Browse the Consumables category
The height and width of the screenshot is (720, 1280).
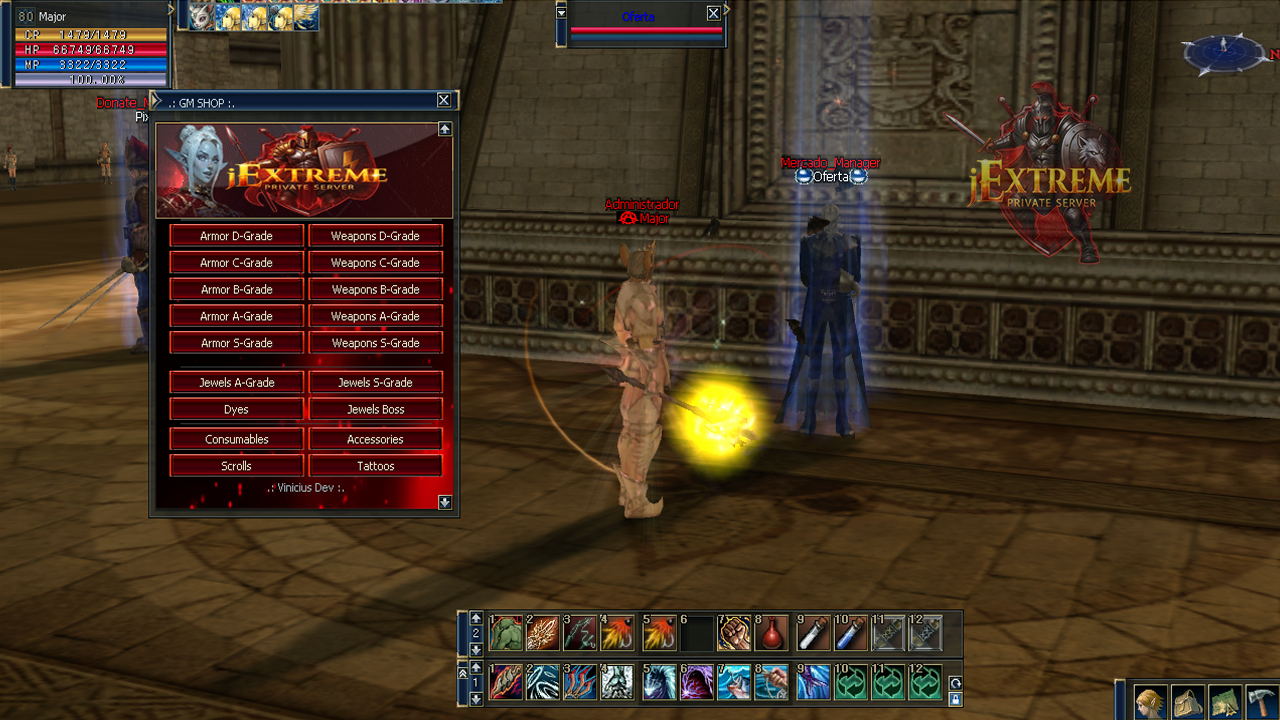236,439
